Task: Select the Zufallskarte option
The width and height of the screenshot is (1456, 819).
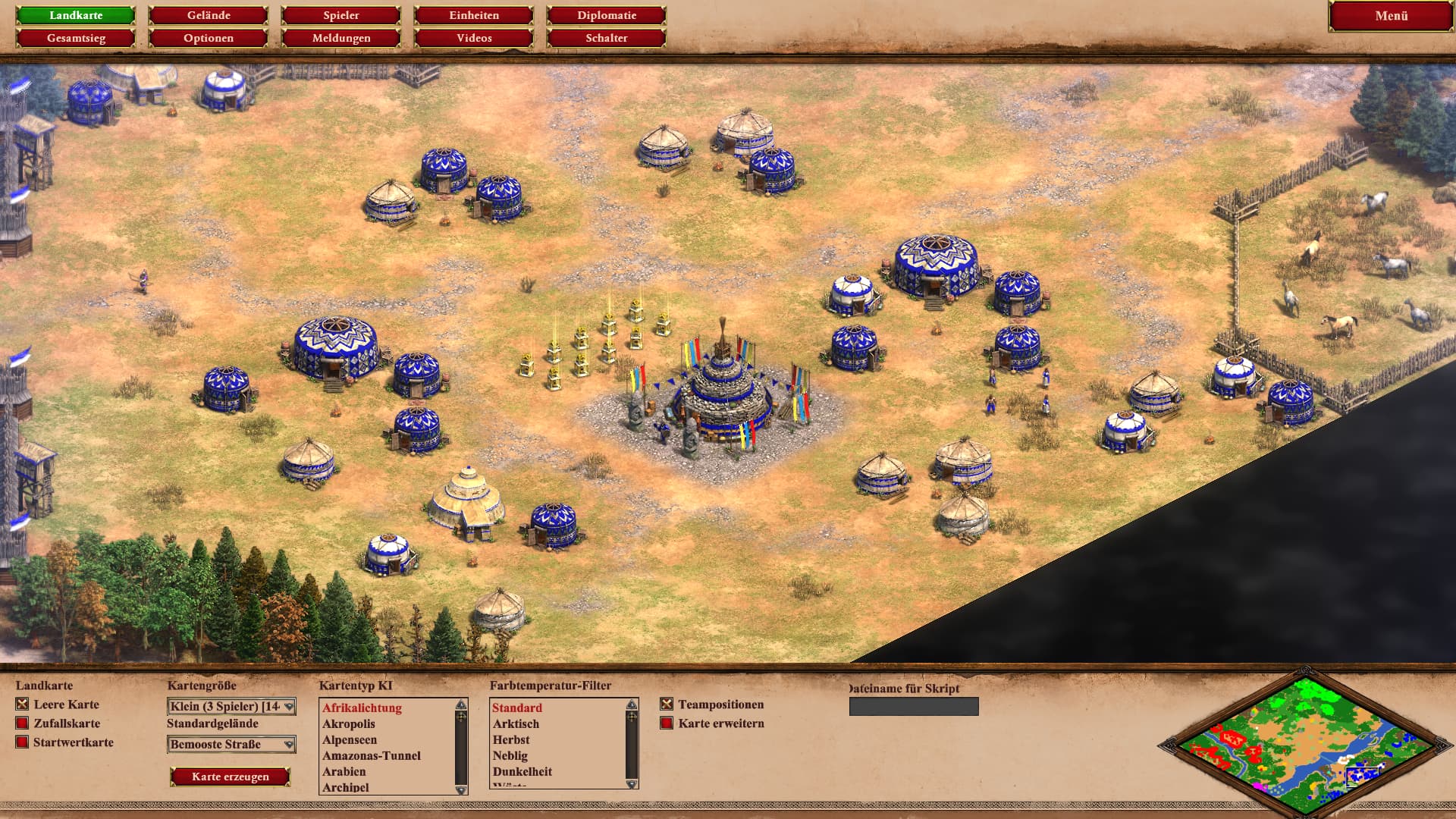Action: pos(23,723)
